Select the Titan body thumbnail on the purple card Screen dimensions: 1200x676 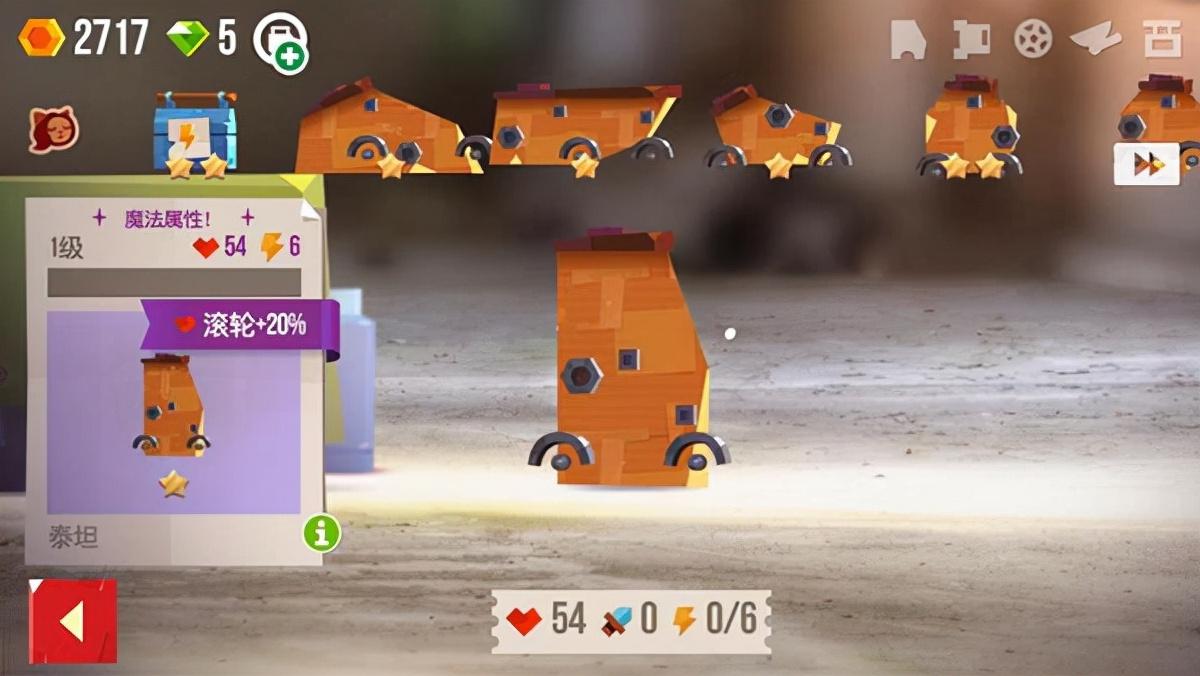tap(173, 410)
